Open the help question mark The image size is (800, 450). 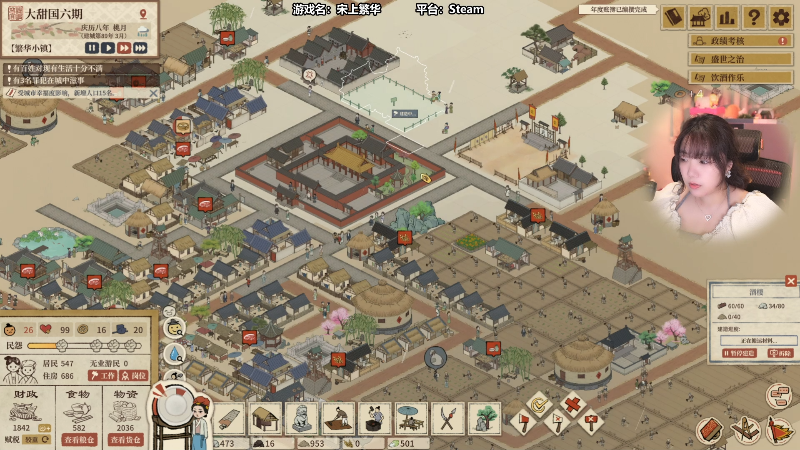tap(754, 17)
